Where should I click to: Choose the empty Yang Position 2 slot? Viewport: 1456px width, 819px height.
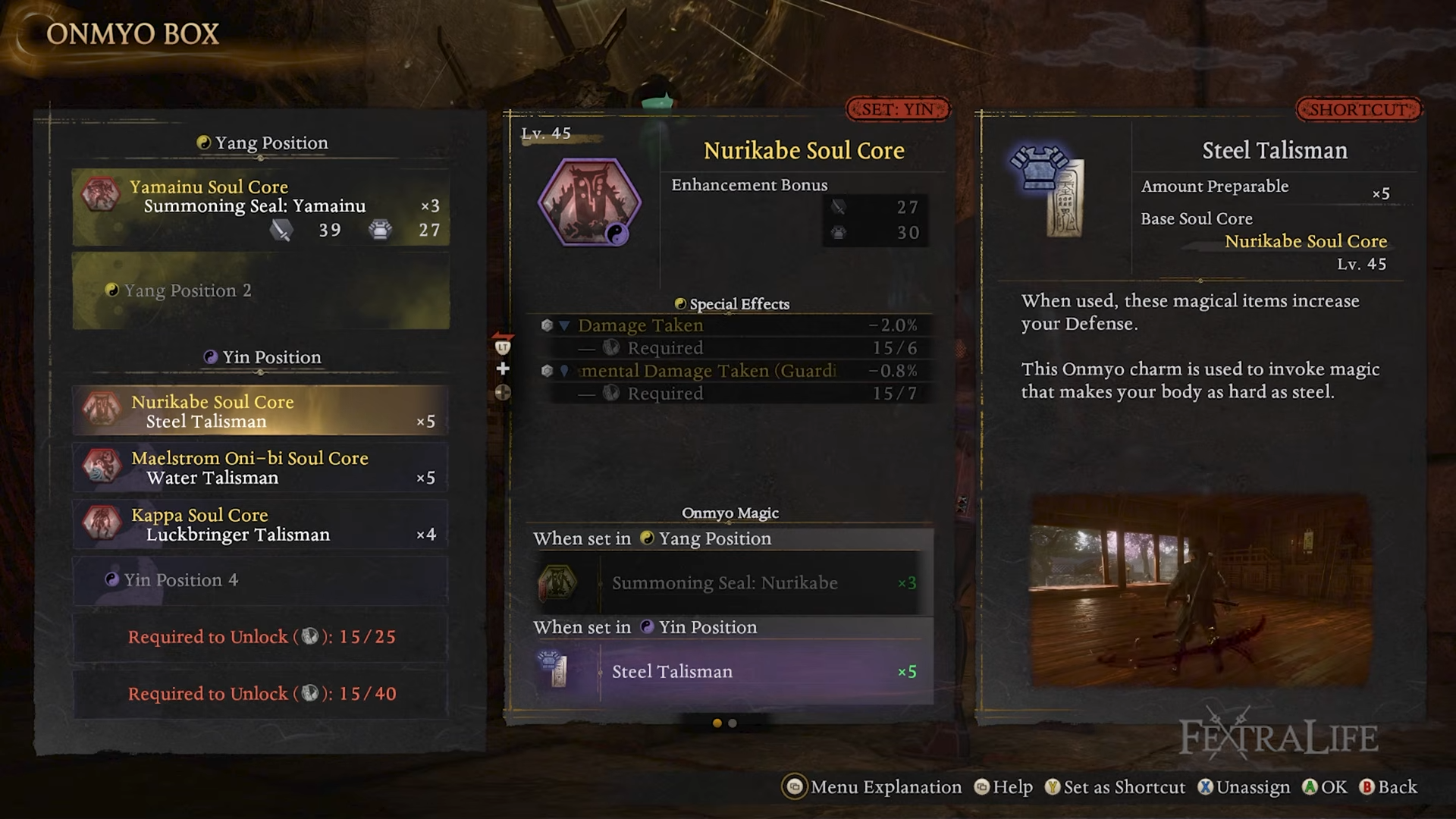(x=260, y=291)
